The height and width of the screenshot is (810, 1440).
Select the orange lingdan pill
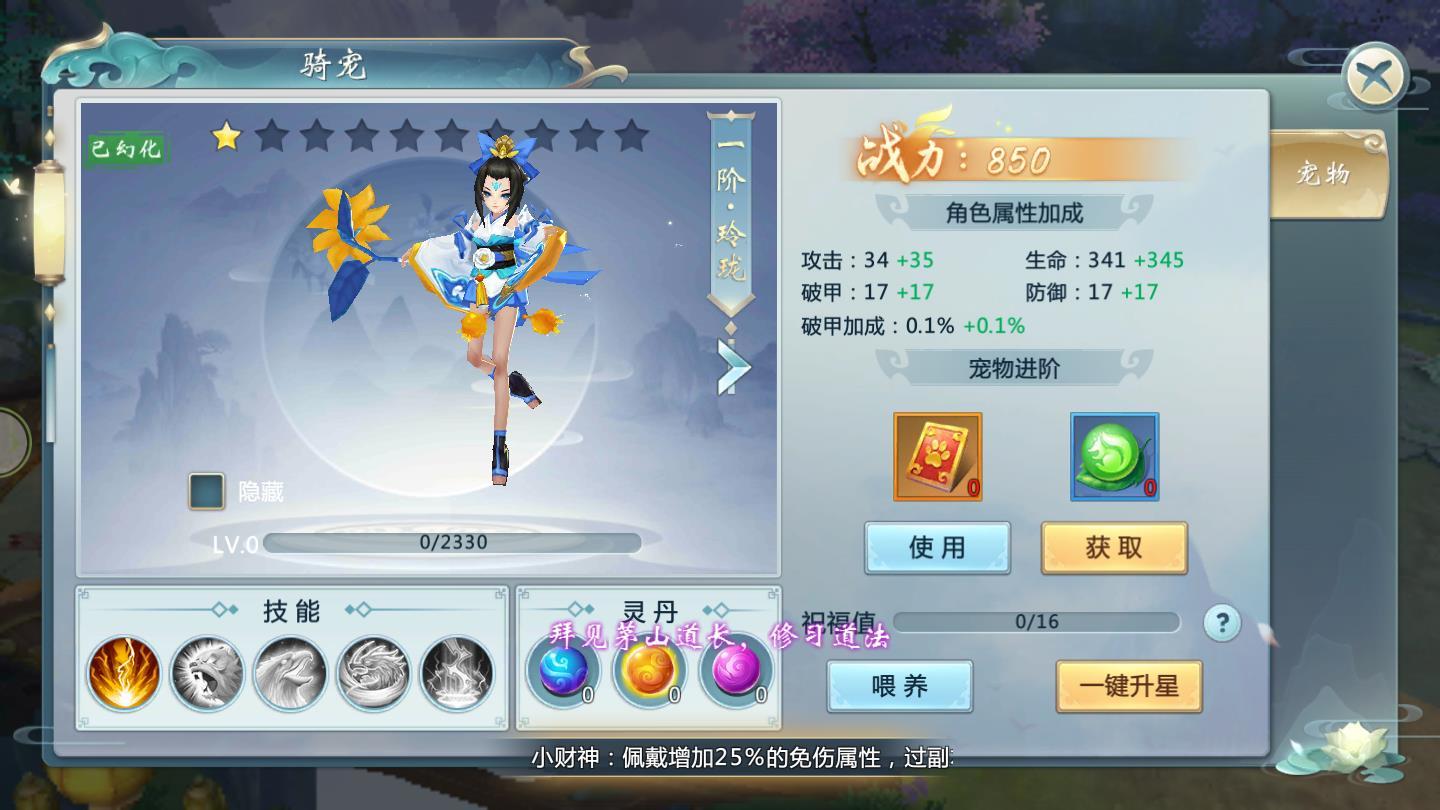coord(648,672)
